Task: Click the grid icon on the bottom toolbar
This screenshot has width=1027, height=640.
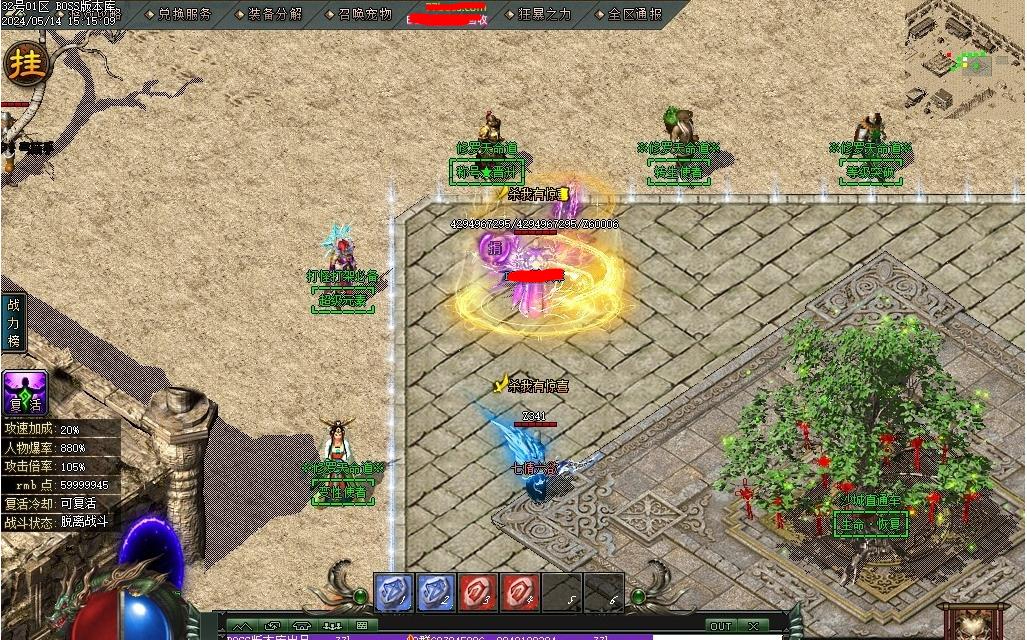Action: (x=361, y=626)
